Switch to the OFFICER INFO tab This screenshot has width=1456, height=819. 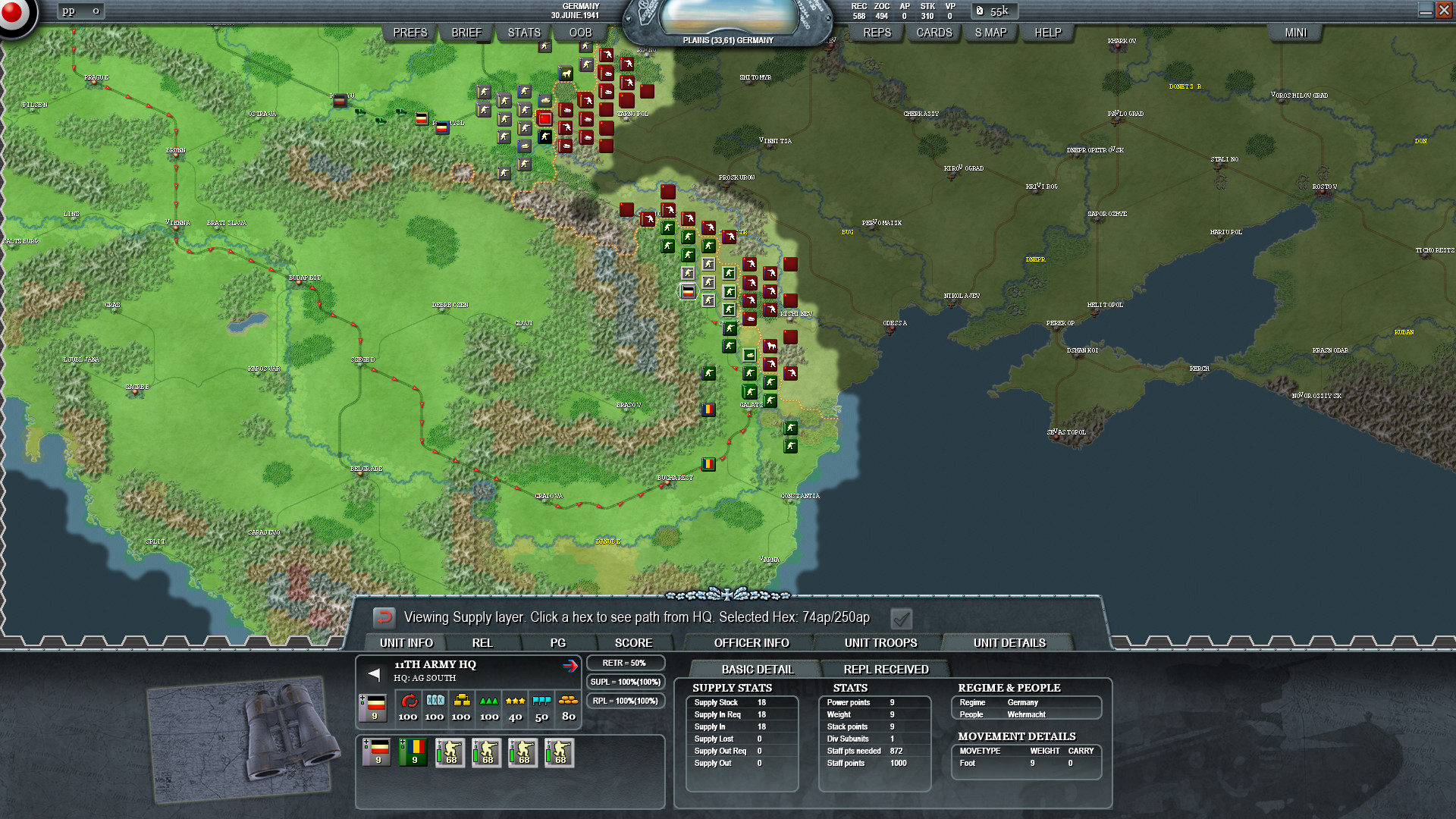click(x=750, y=642)
